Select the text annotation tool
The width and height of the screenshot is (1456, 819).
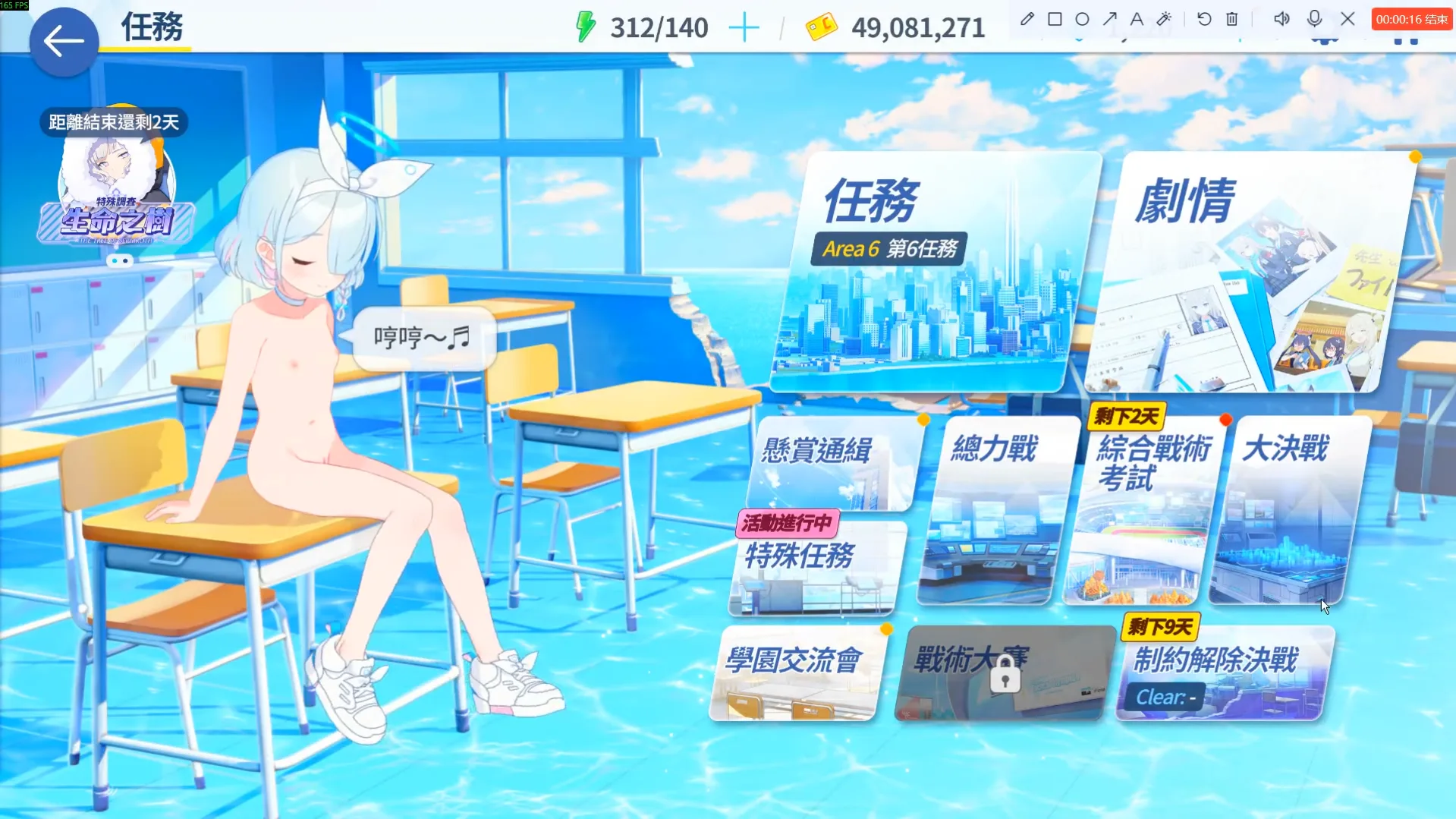pyautogui.click(x=1137, y=19)
